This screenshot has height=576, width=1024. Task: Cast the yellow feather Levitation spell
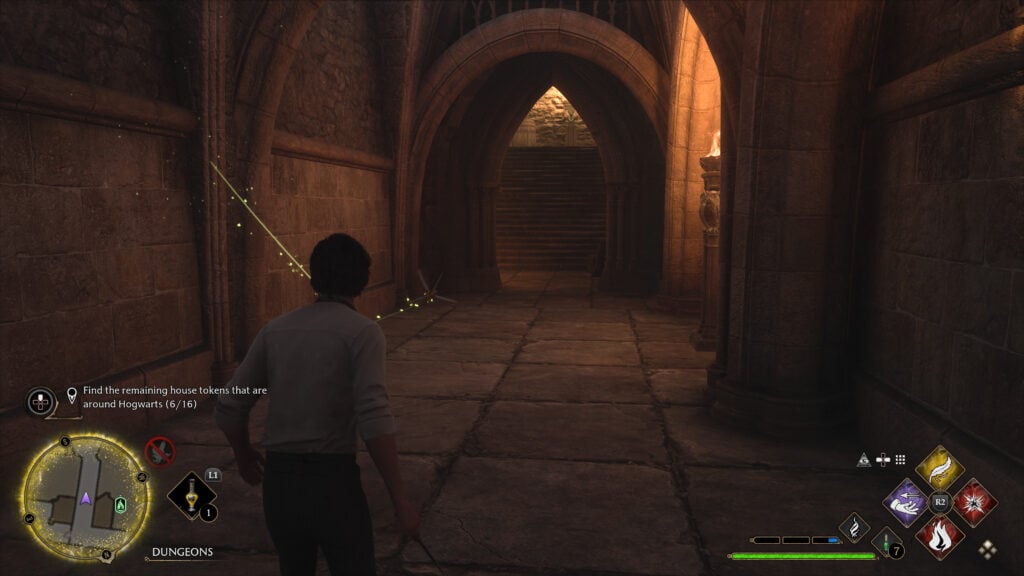pyautogui.click(x=940, y=468)
